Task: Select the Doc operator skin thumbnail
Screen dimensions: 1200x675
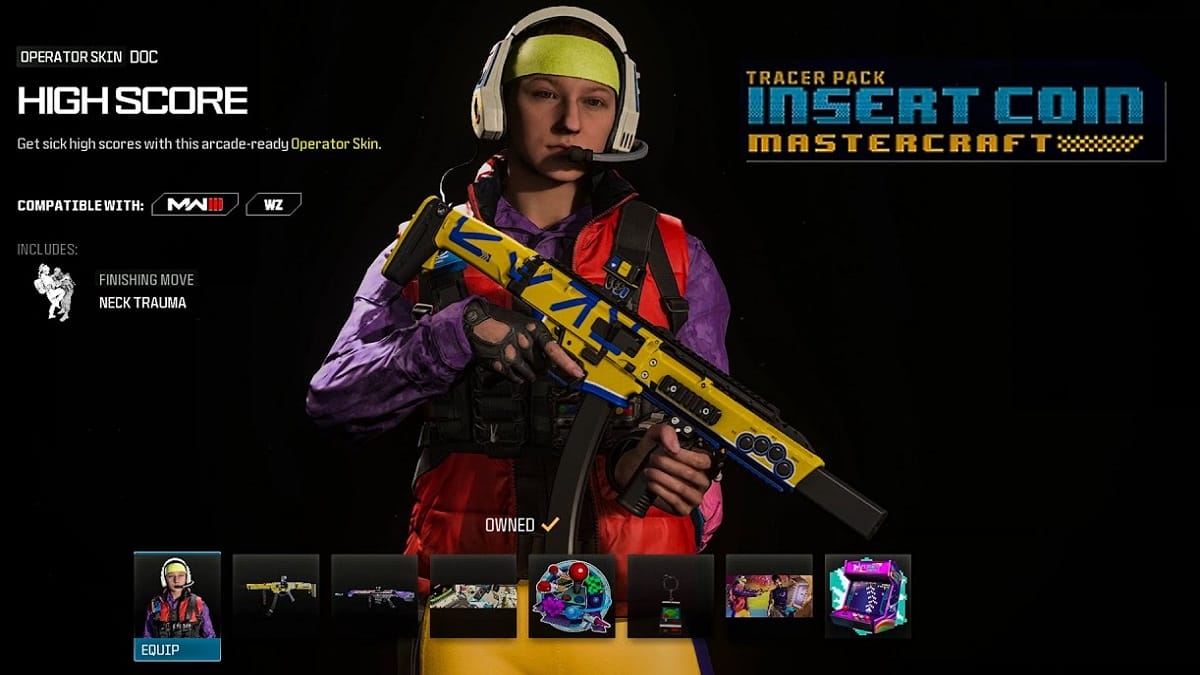Action: [177, 596]
